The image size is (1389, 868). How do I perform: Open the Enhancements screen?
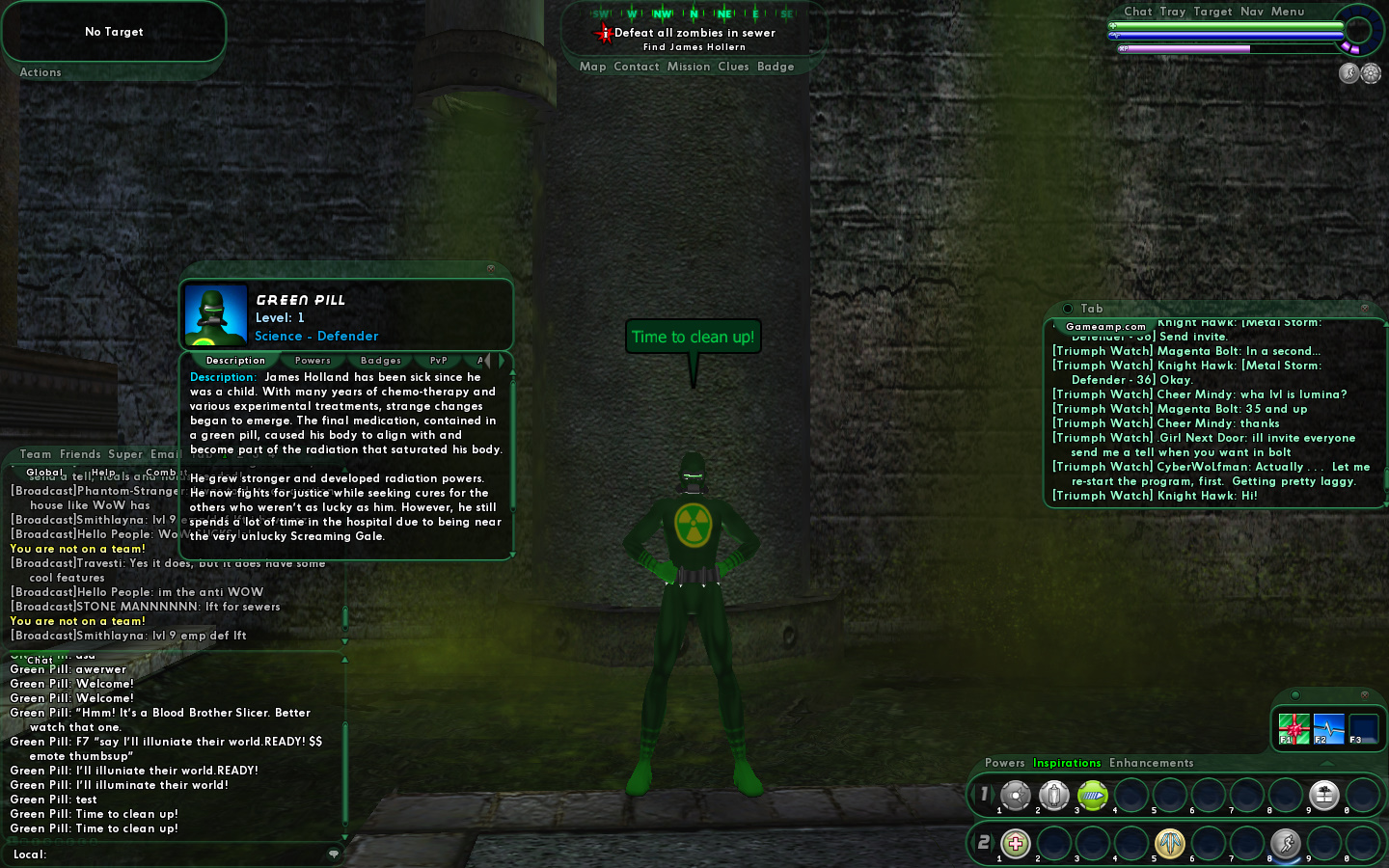(x=1151, y=763)
